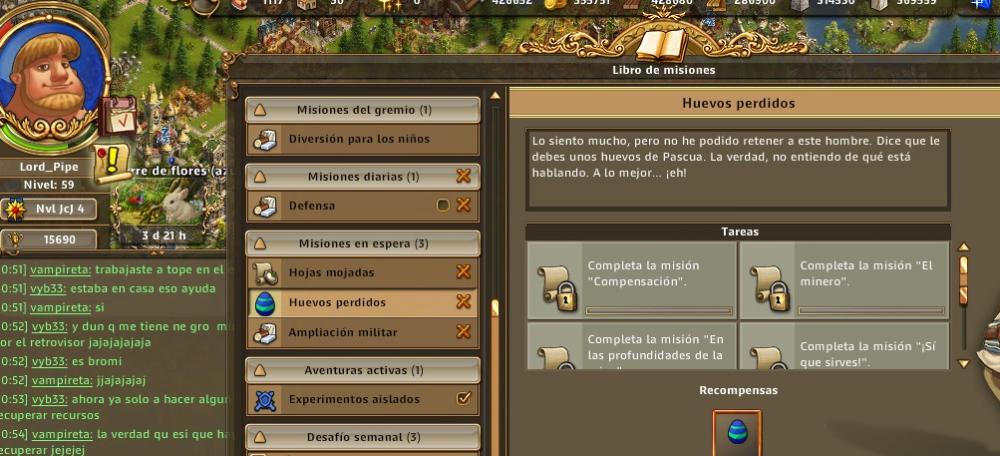This screenshot has height=456, width=1000.
Task: Open the Diversión para los niños quest
Action: point(359,139)
